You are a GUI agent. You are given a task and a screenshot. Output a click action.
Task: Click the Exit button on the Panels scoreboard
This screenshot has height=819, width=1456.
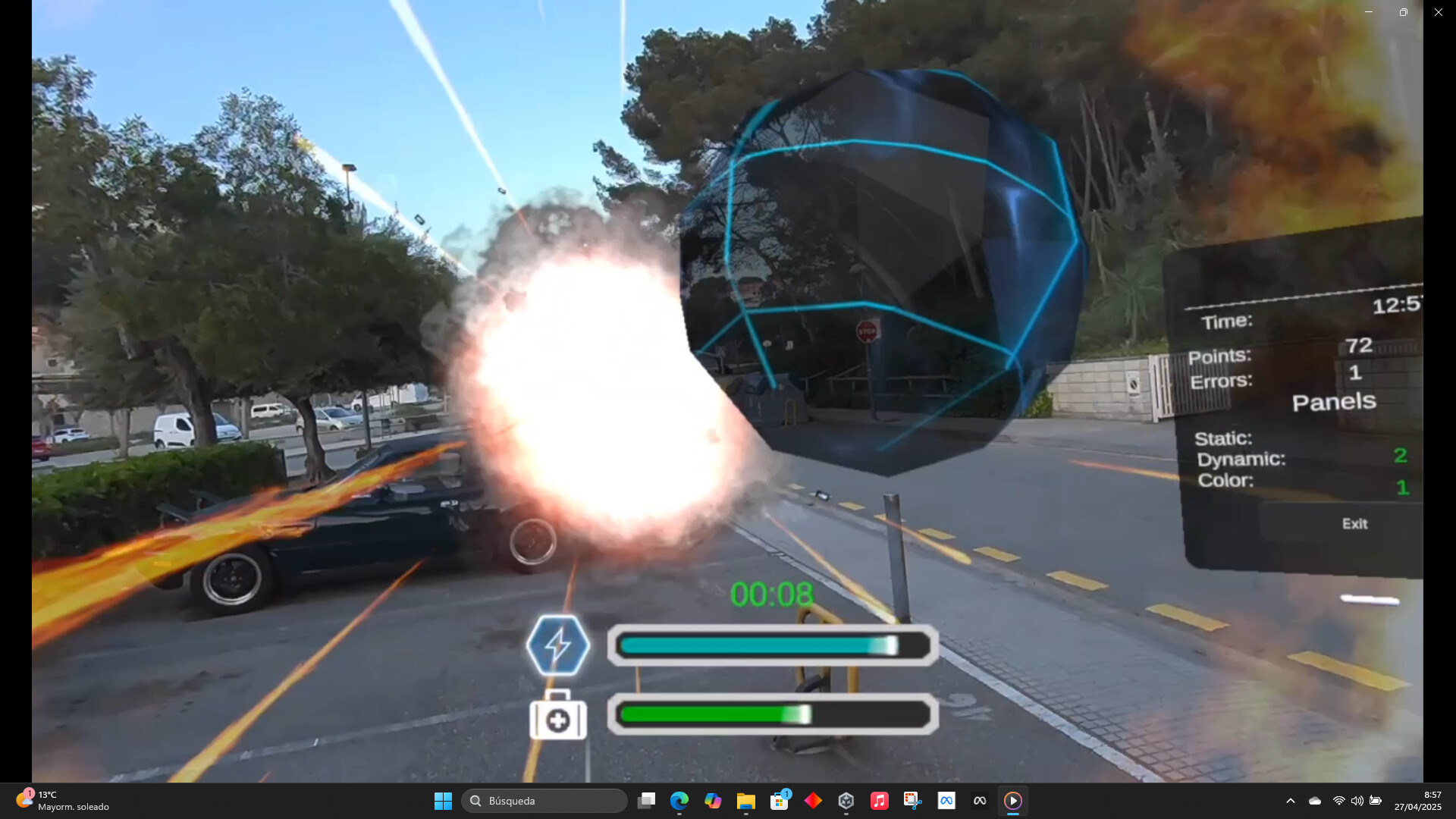coord(1354,523)
